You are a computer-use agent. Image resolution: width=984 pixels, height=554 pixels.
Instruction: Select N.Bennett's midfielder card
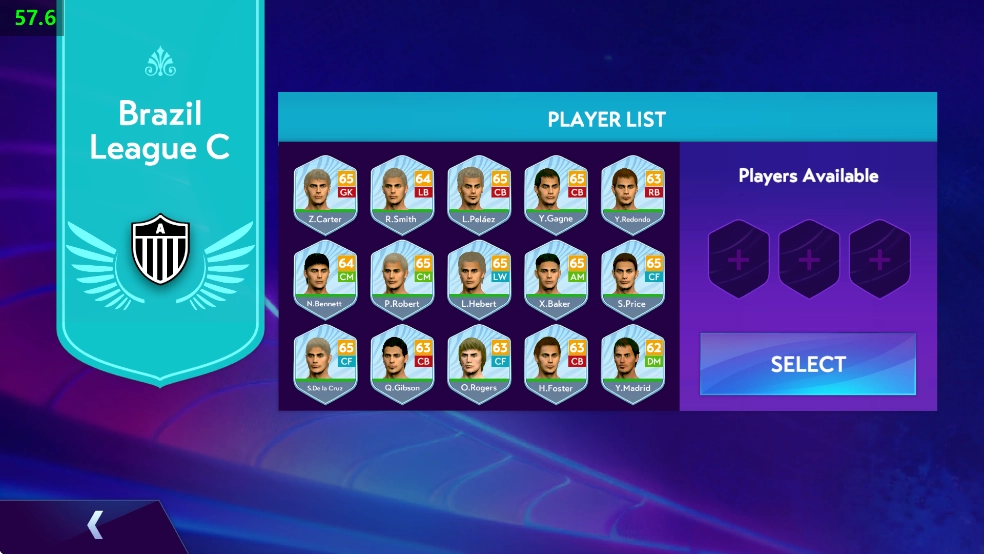(325, 279)
